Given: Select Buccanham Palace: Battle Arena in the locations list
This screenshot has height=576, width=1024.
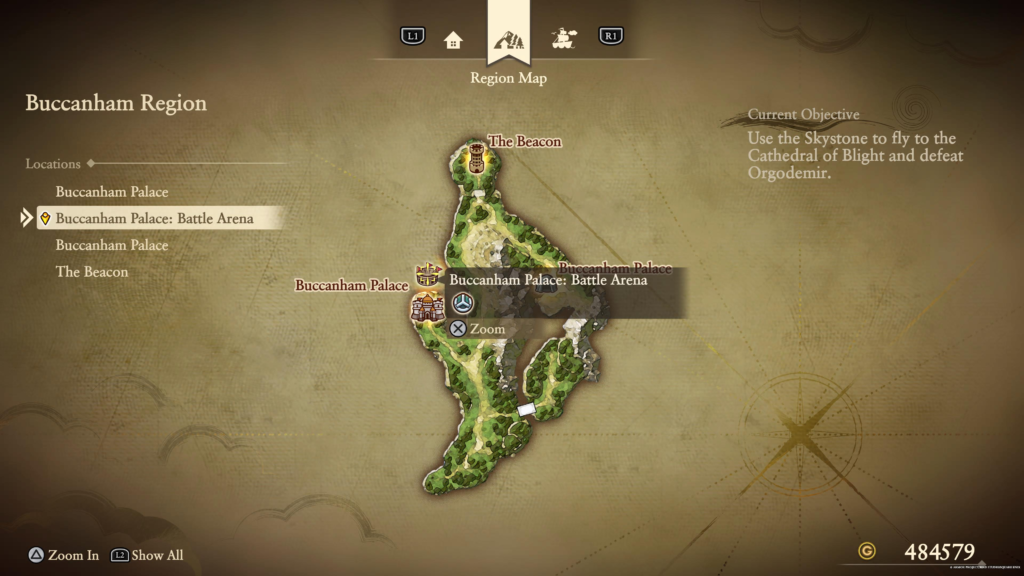Looking at the screenshot, I should point(154,218).
